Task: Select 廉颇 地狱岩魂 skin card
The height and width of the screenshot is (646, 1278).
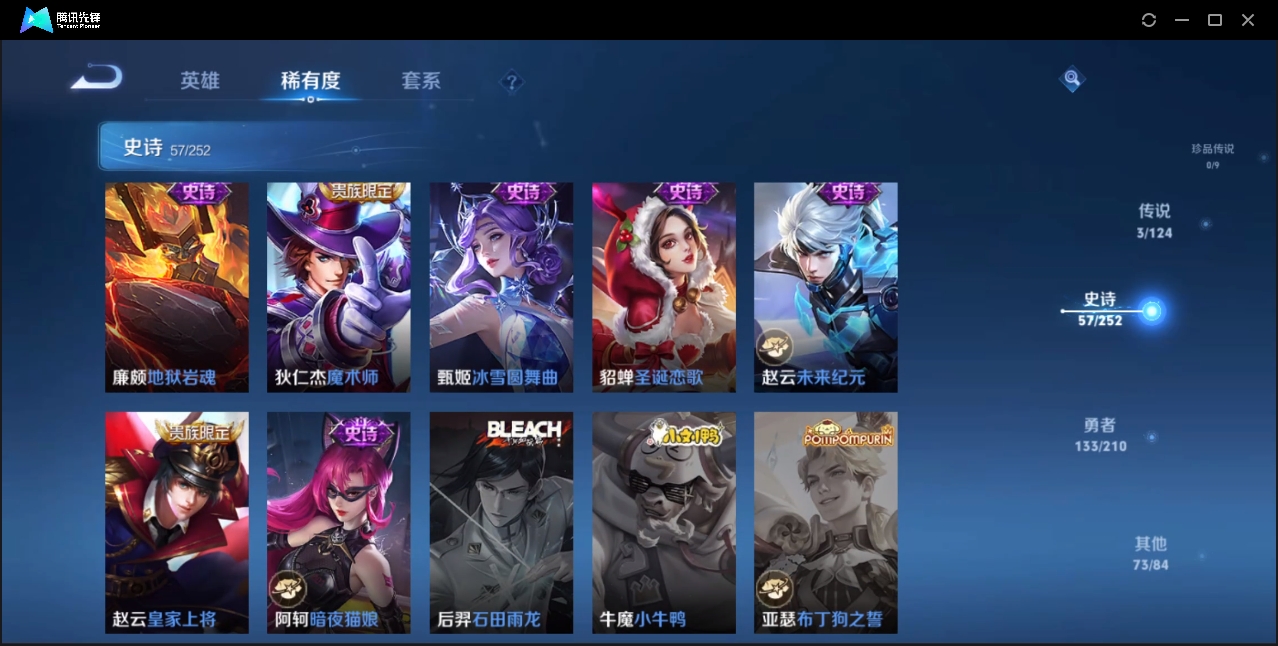Action: (x=177, y=287)
